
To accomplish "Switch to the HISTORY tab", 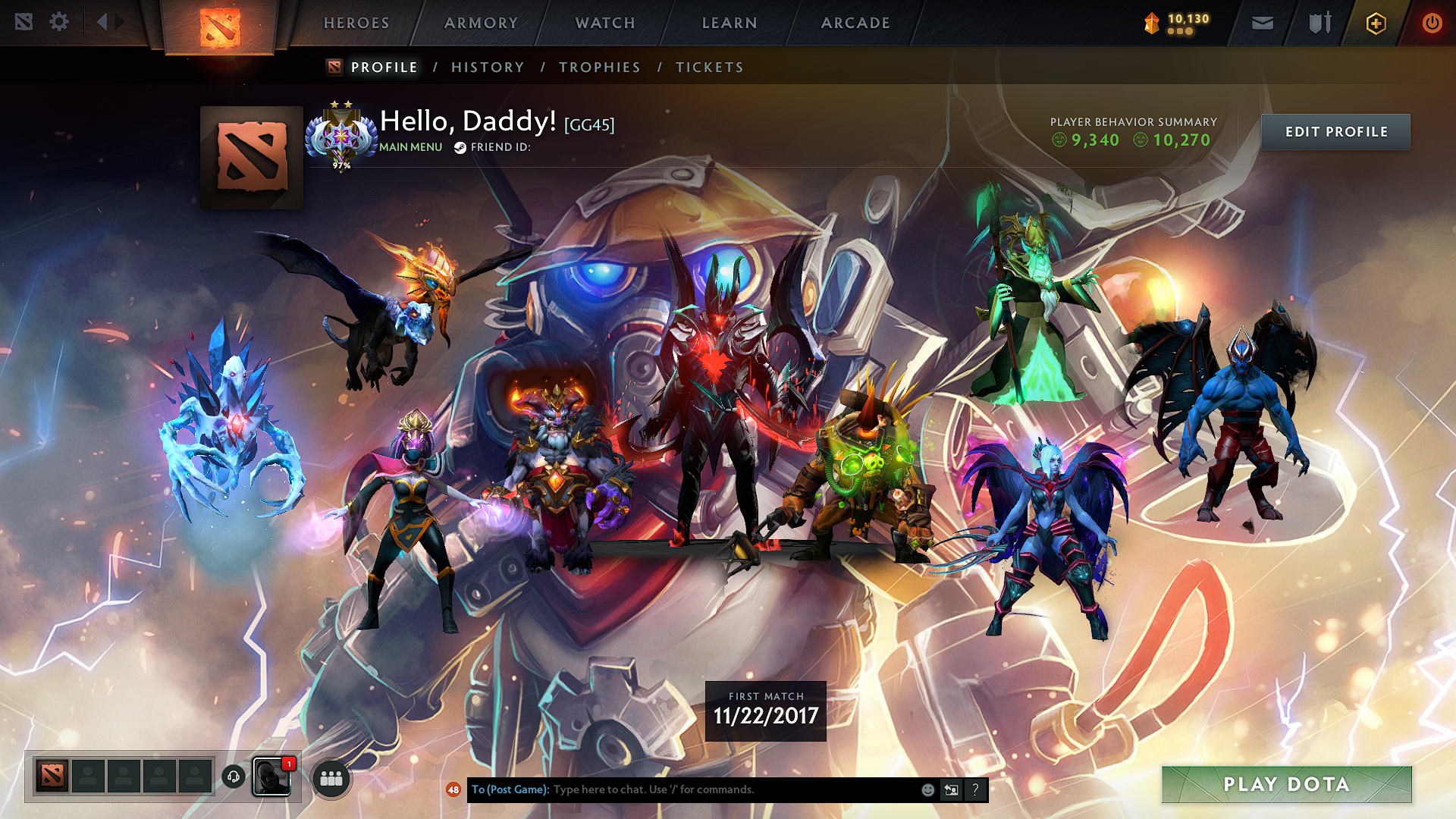I will pyautogui.click(x=487, y=67).
